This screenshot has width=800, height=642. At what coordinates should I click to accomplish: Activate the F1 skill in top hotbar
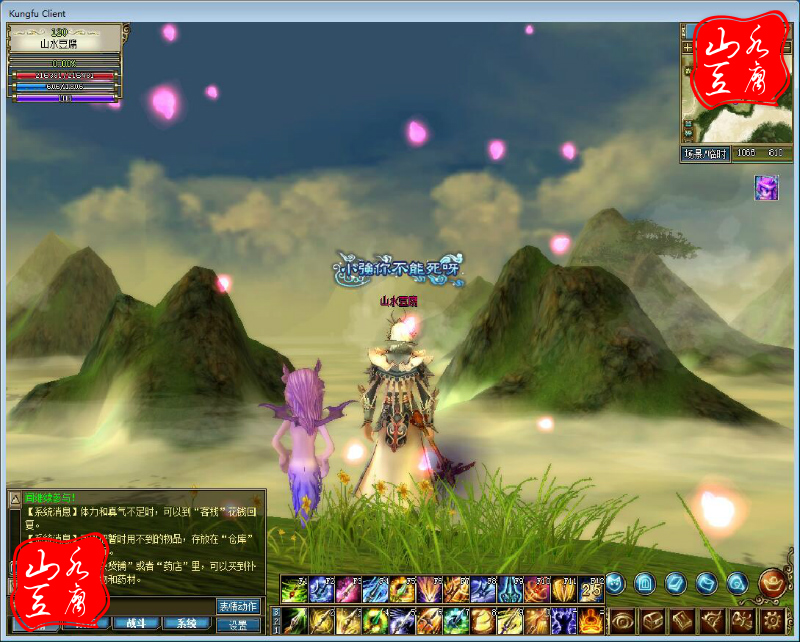(293, 590)
